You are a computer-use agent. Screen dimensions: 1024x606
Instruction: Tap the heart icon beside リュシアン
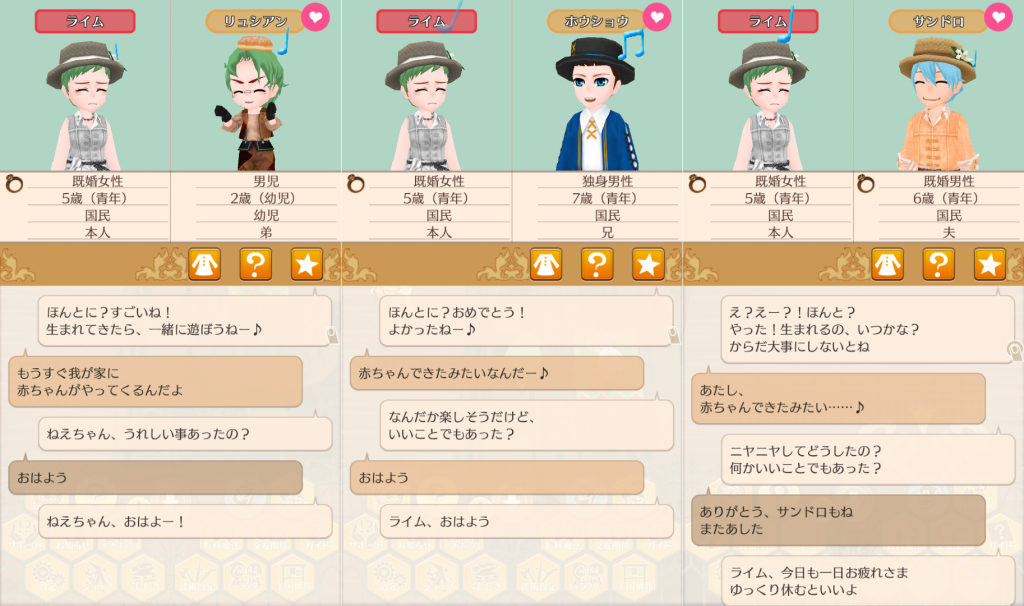click(x=316, y=18)
